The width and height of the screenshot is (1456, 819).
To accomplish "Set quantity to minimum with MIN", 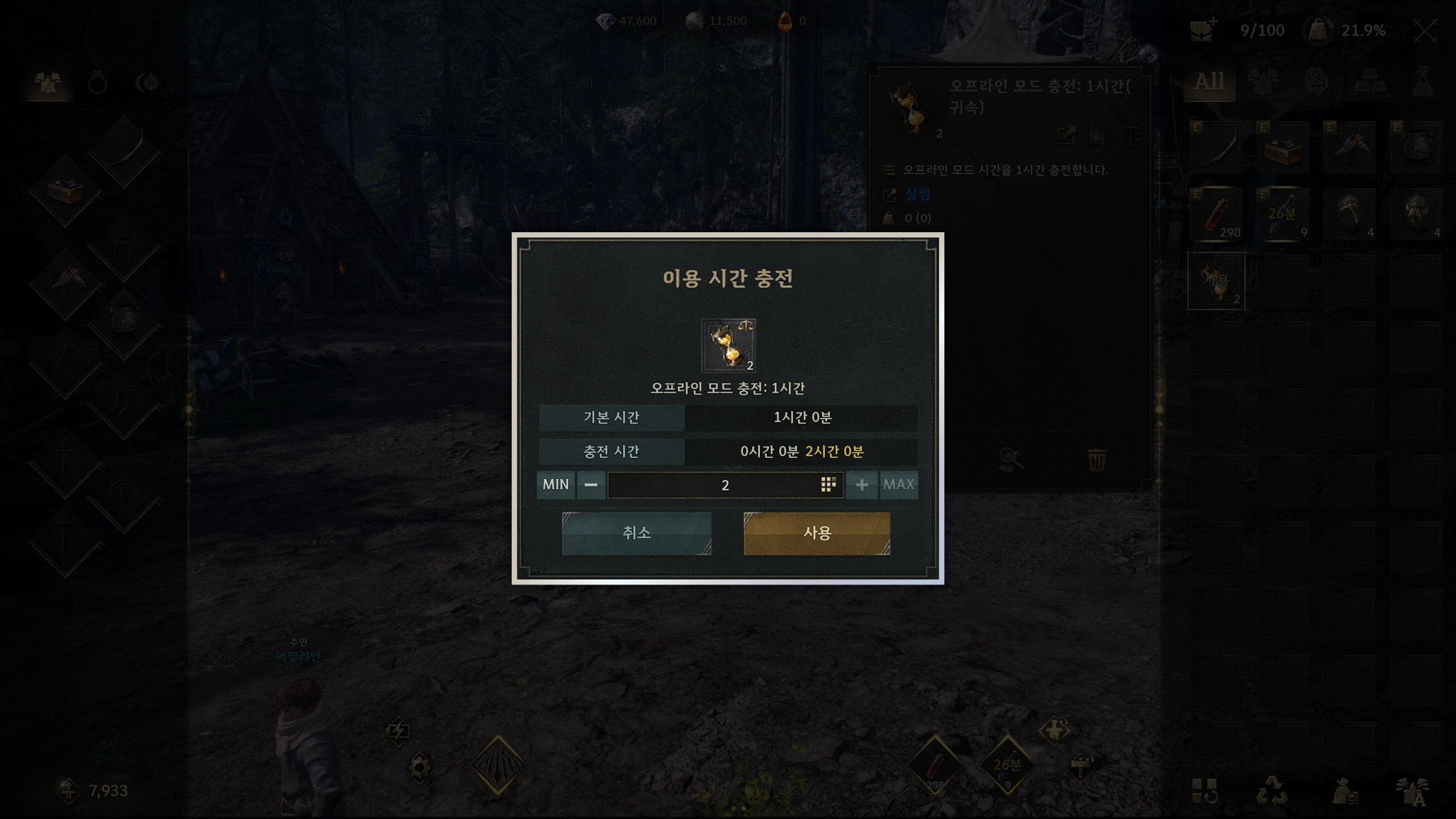I will pos(555,485).
